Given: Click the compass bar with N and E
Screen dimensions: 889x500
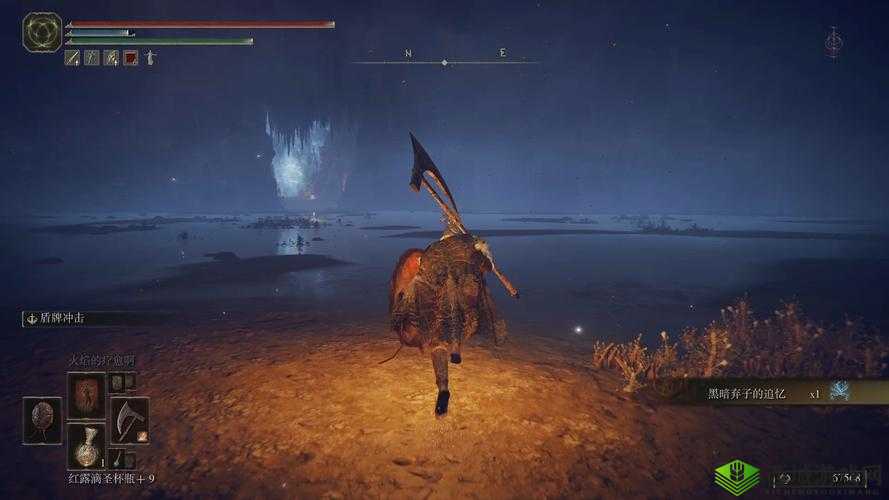Looking at the screenshot, I should (445, 59).
